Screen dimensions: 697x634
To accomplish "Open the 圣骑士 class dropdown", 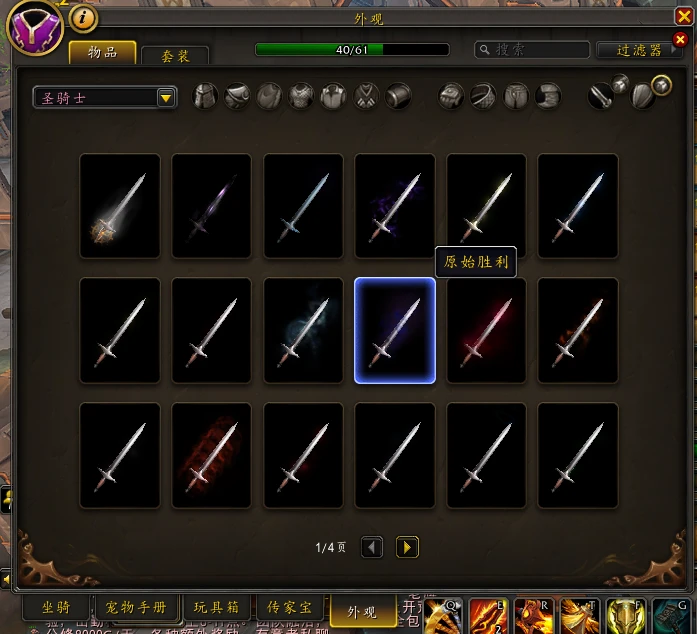I will coord(104,97).
